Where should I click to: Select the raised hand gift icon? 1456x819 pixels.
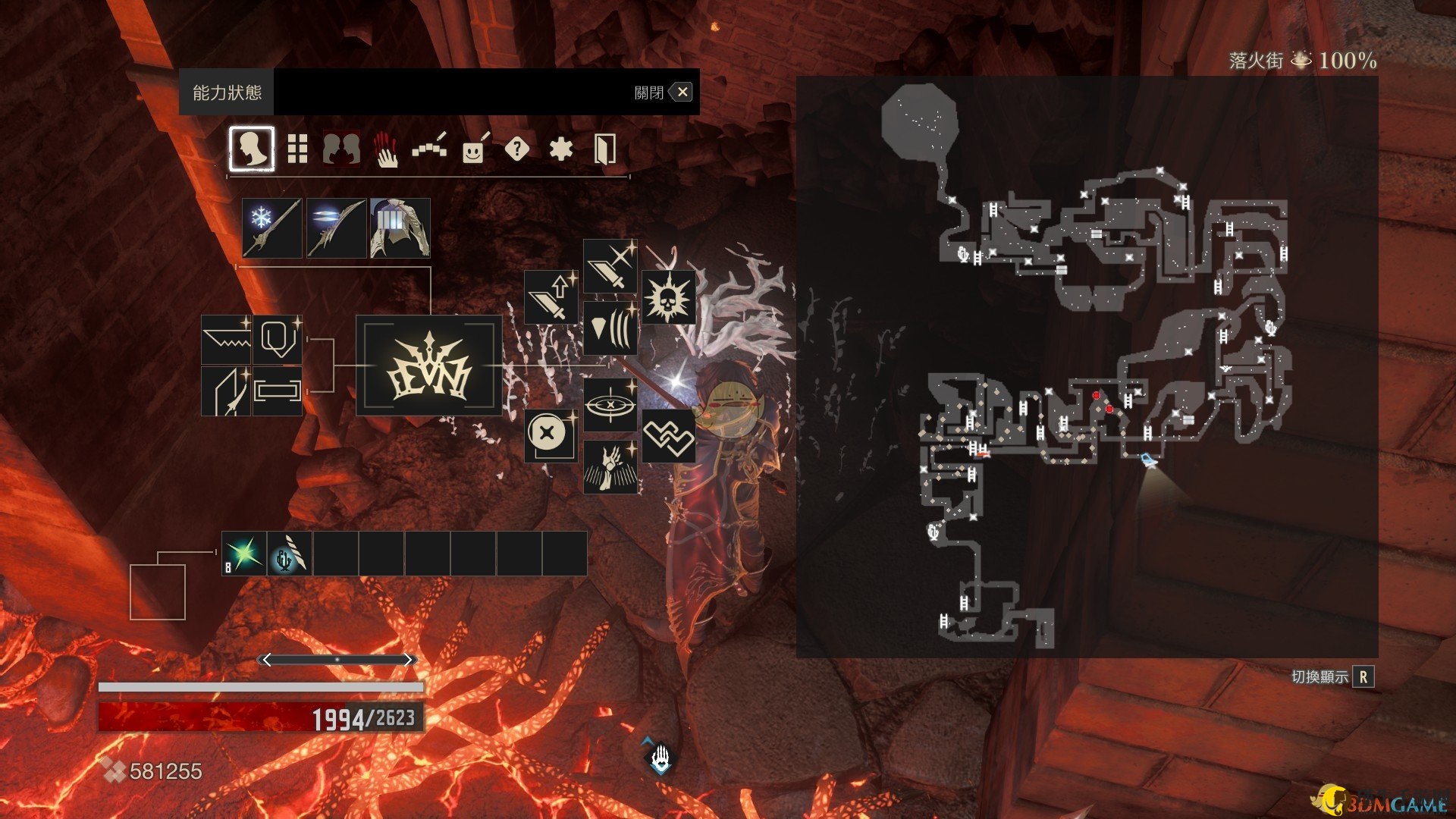pos(610,467)
